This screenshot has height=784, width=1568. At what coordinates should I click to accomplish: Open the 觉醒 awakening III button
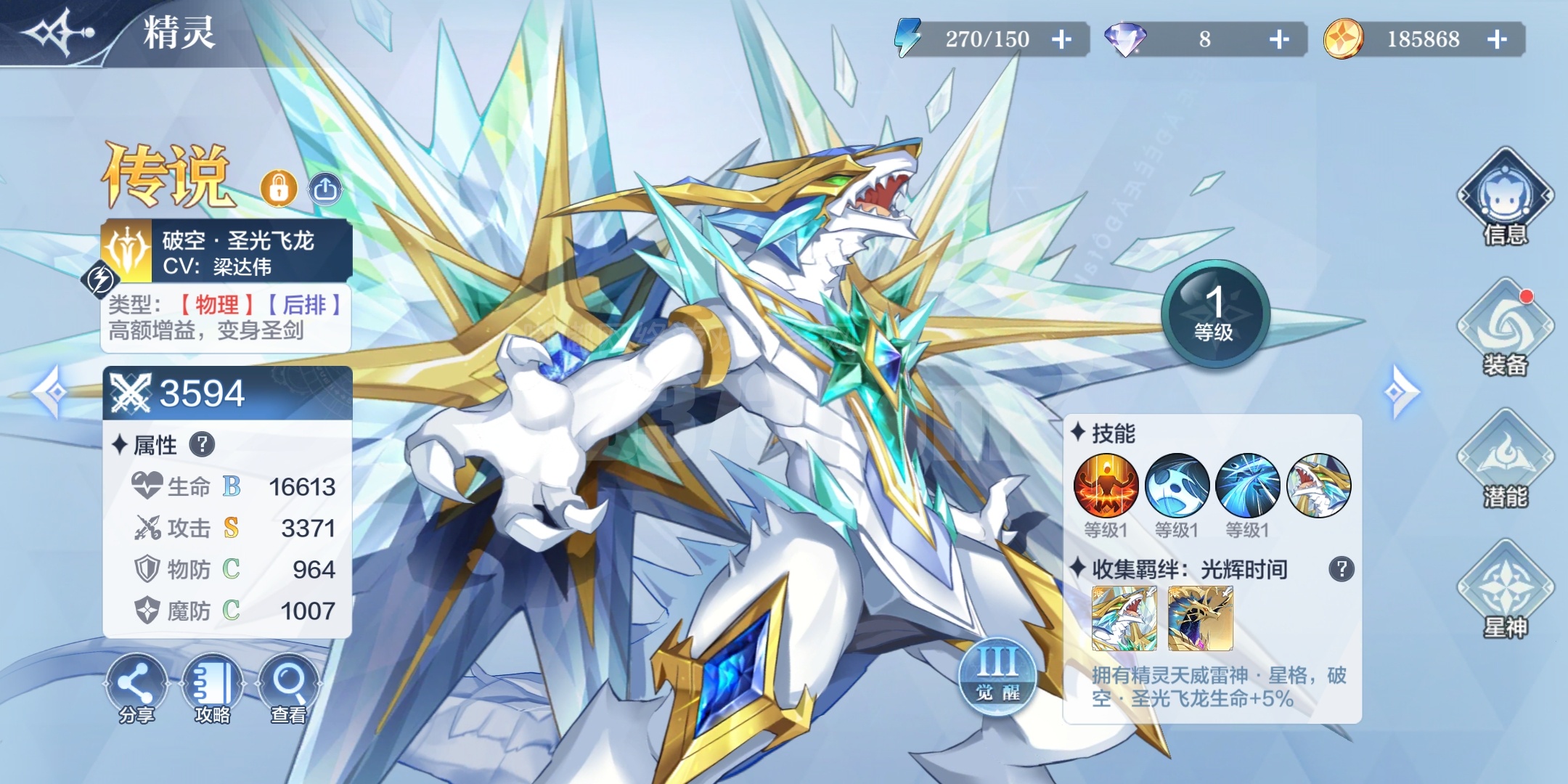[997, 675]
